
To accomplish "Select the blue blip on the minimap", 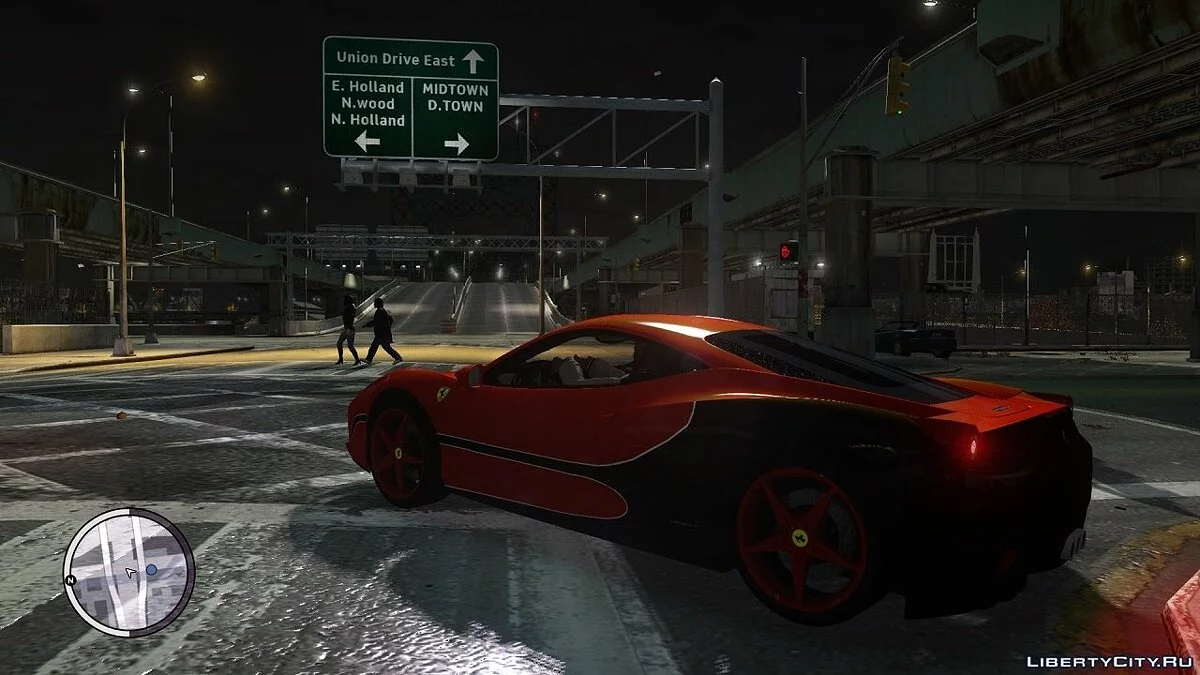I will point(151,569).
